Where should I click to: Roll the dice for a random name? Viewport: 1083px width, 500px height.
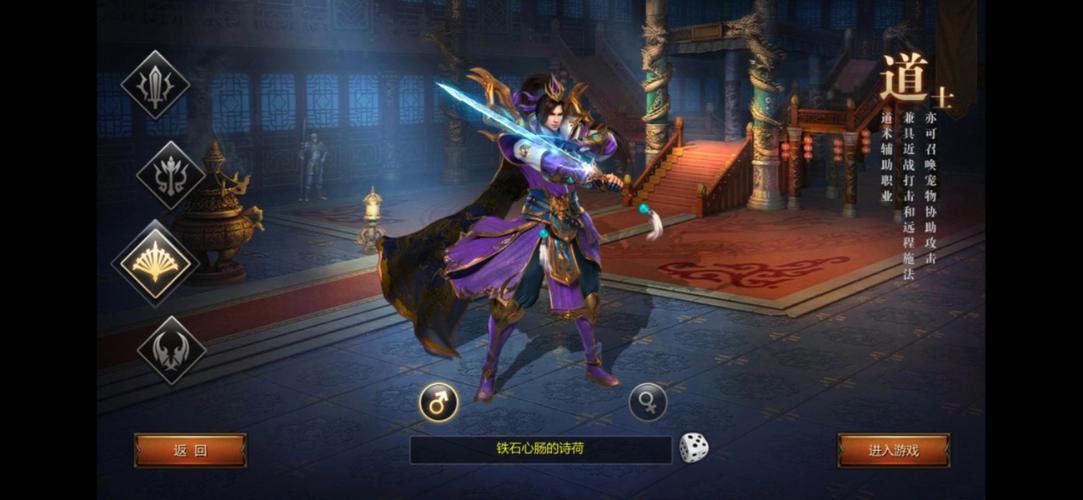pos(694,448)
